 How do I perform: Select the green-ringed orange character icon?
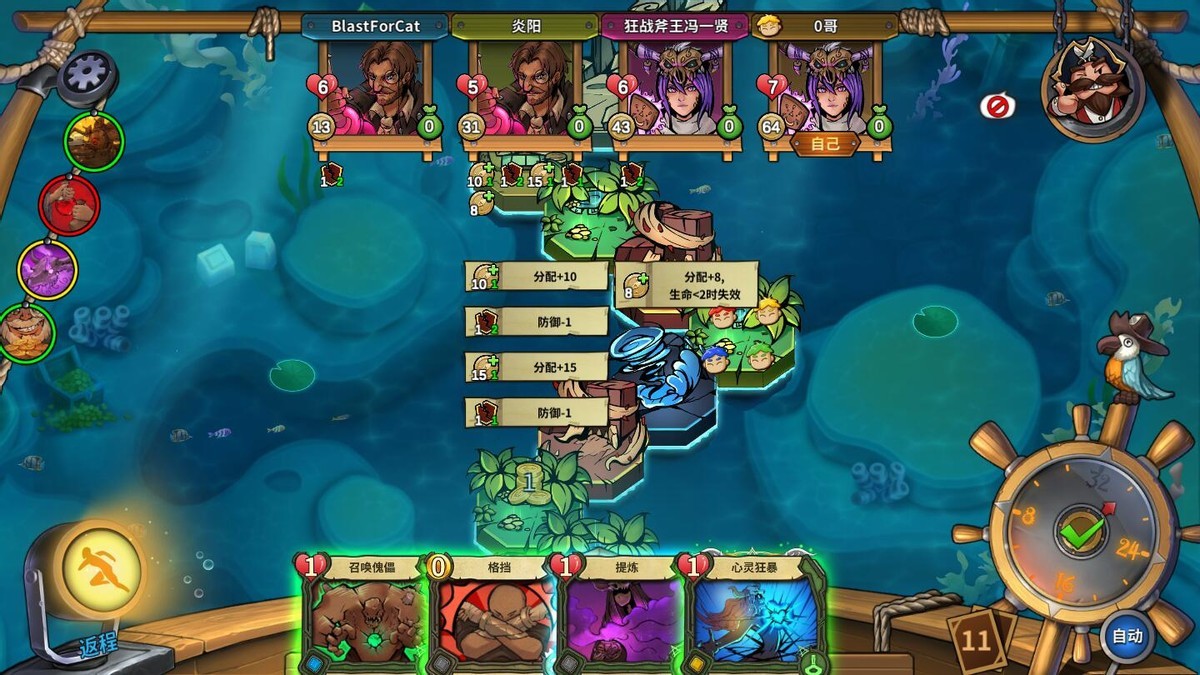point(27,333)
